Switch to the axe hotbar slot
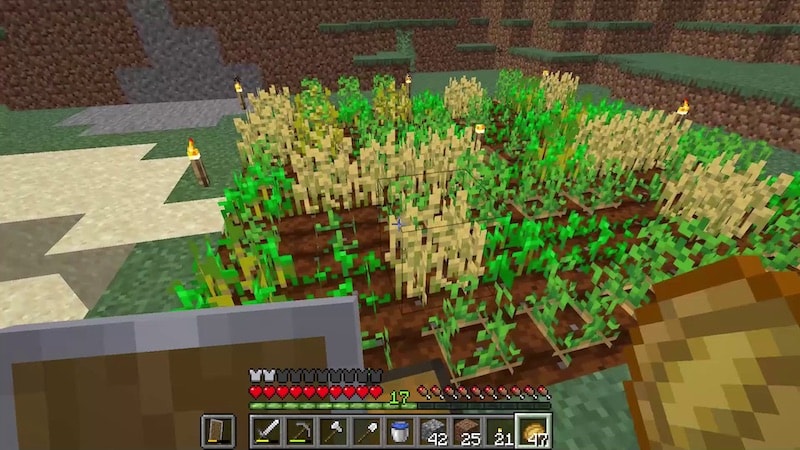 pos(333,432)
